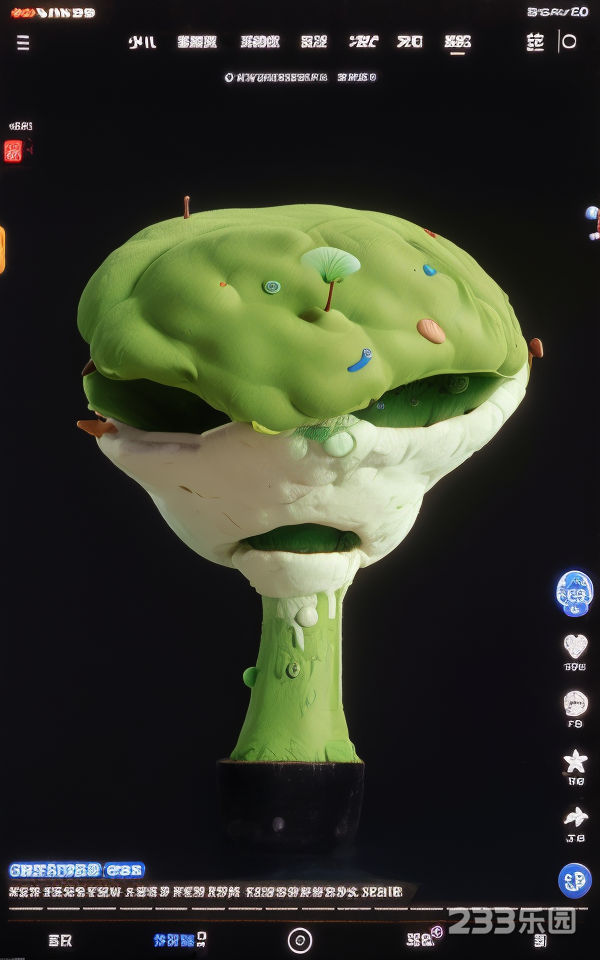Open the leftmost bottom navigation tab

point(60,940)
